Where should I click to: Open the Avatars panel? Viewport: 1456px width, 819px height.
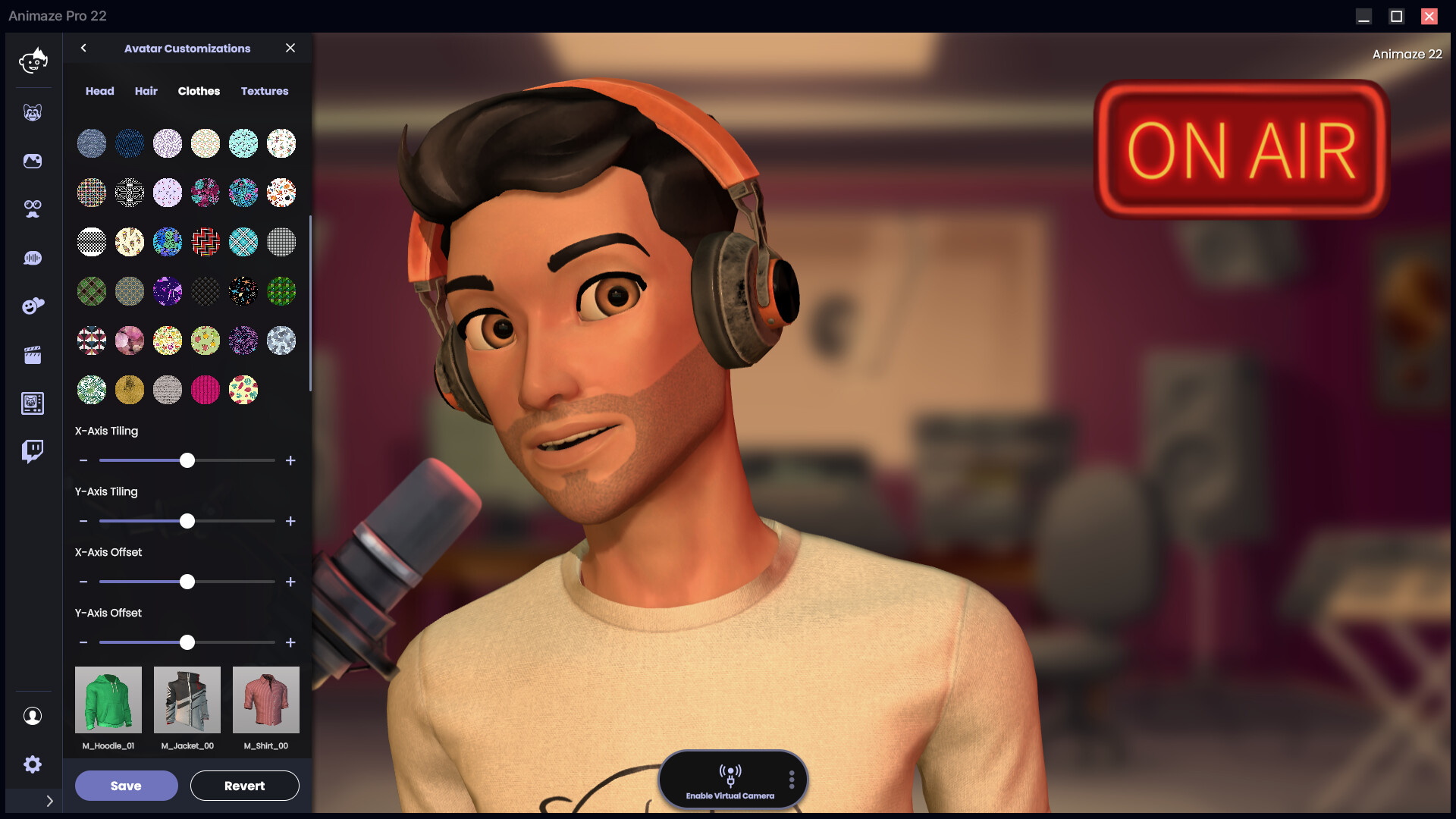(33, 111)
